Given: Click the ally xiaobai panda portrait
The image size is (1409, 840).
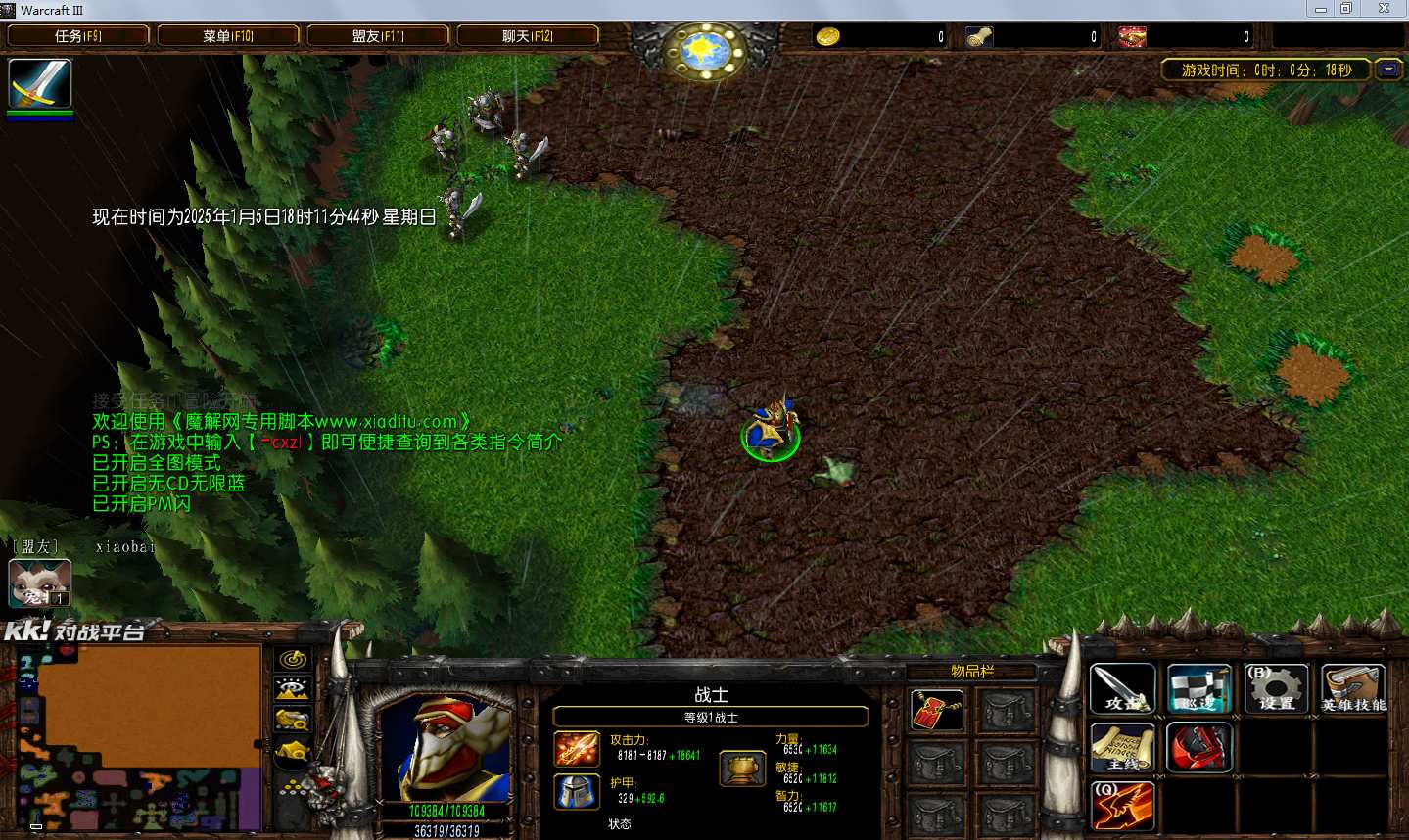Looking at the screenshot, I should 39,583.
